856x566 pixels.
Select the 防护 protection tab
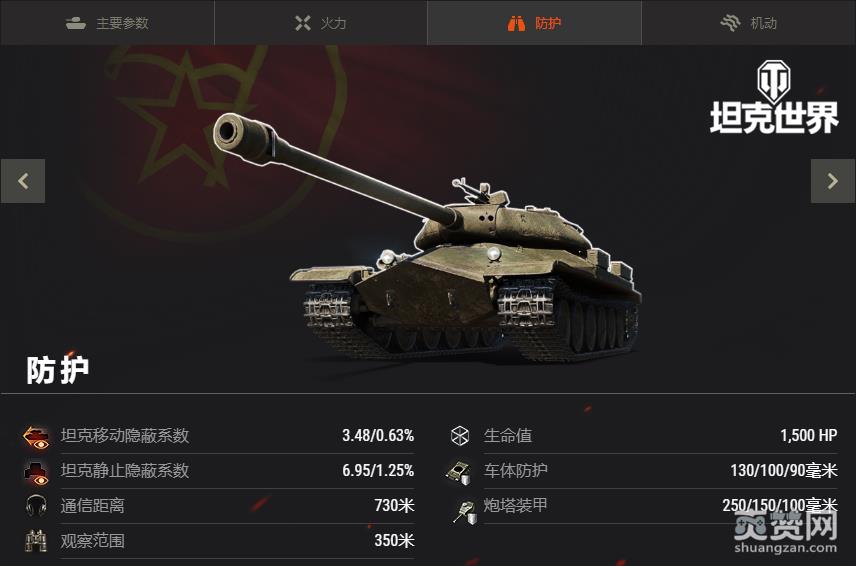[x=535, y=23]
